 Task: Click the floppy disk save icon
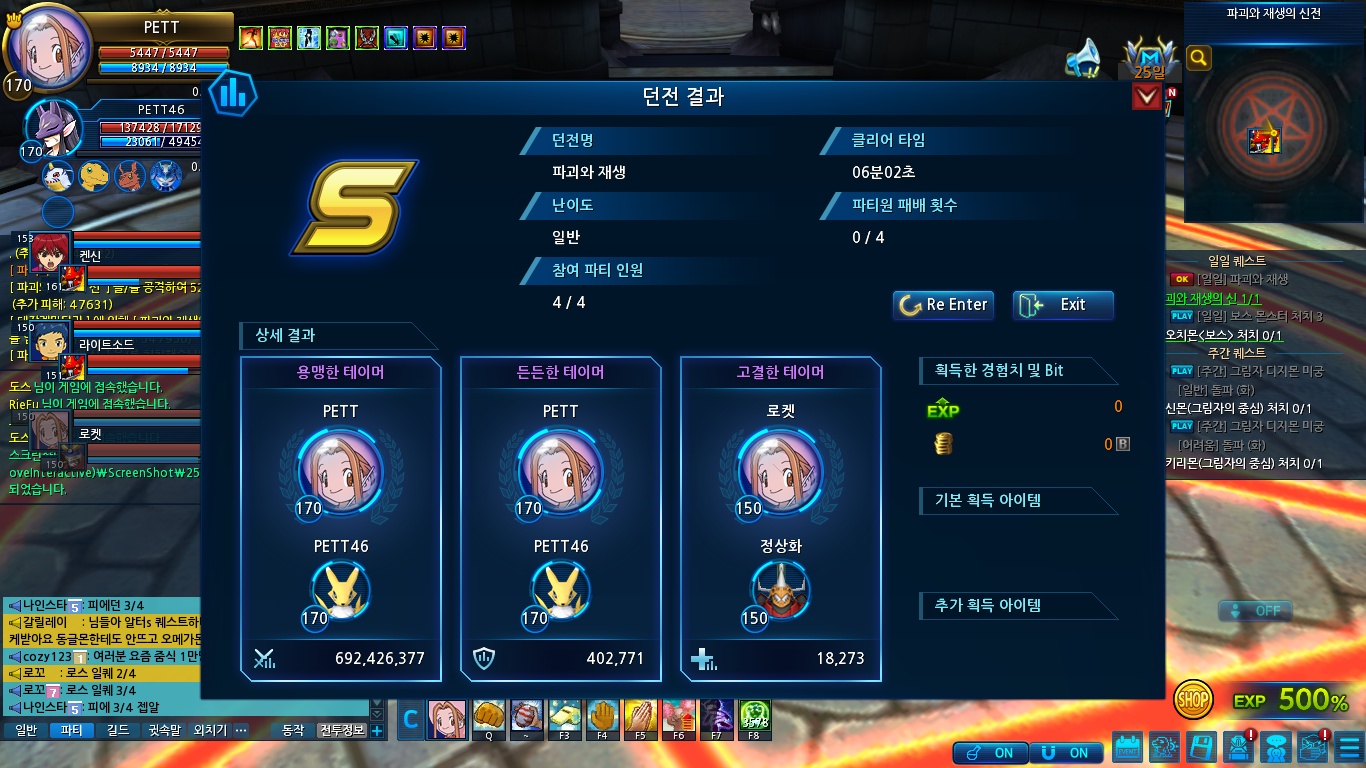click(1202, 748)
